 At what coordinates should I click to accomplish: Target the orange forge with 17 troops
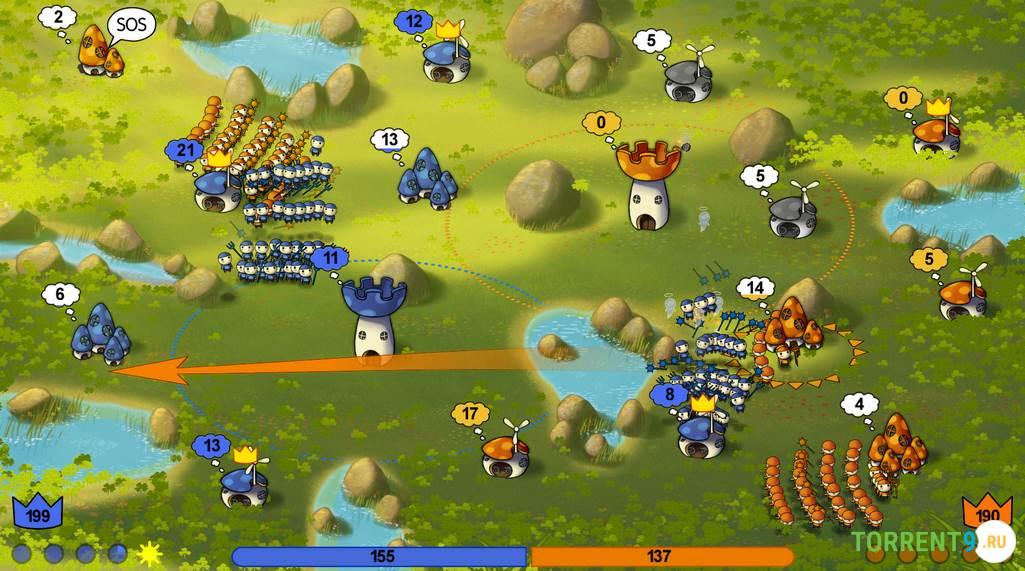pyautogui.click(x=505, y=455)
